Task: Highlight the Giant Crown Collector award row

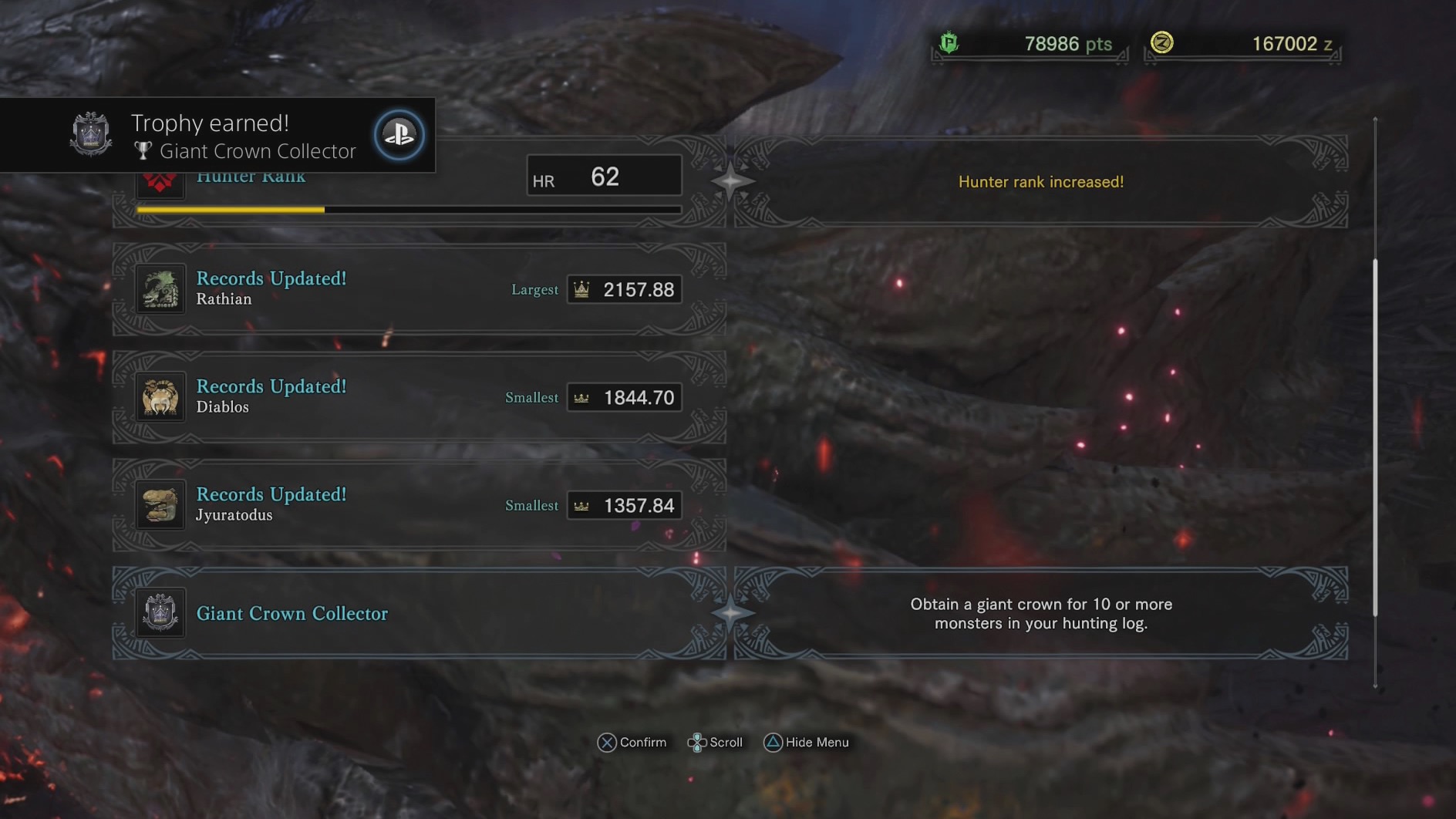Action: point(419,613)
